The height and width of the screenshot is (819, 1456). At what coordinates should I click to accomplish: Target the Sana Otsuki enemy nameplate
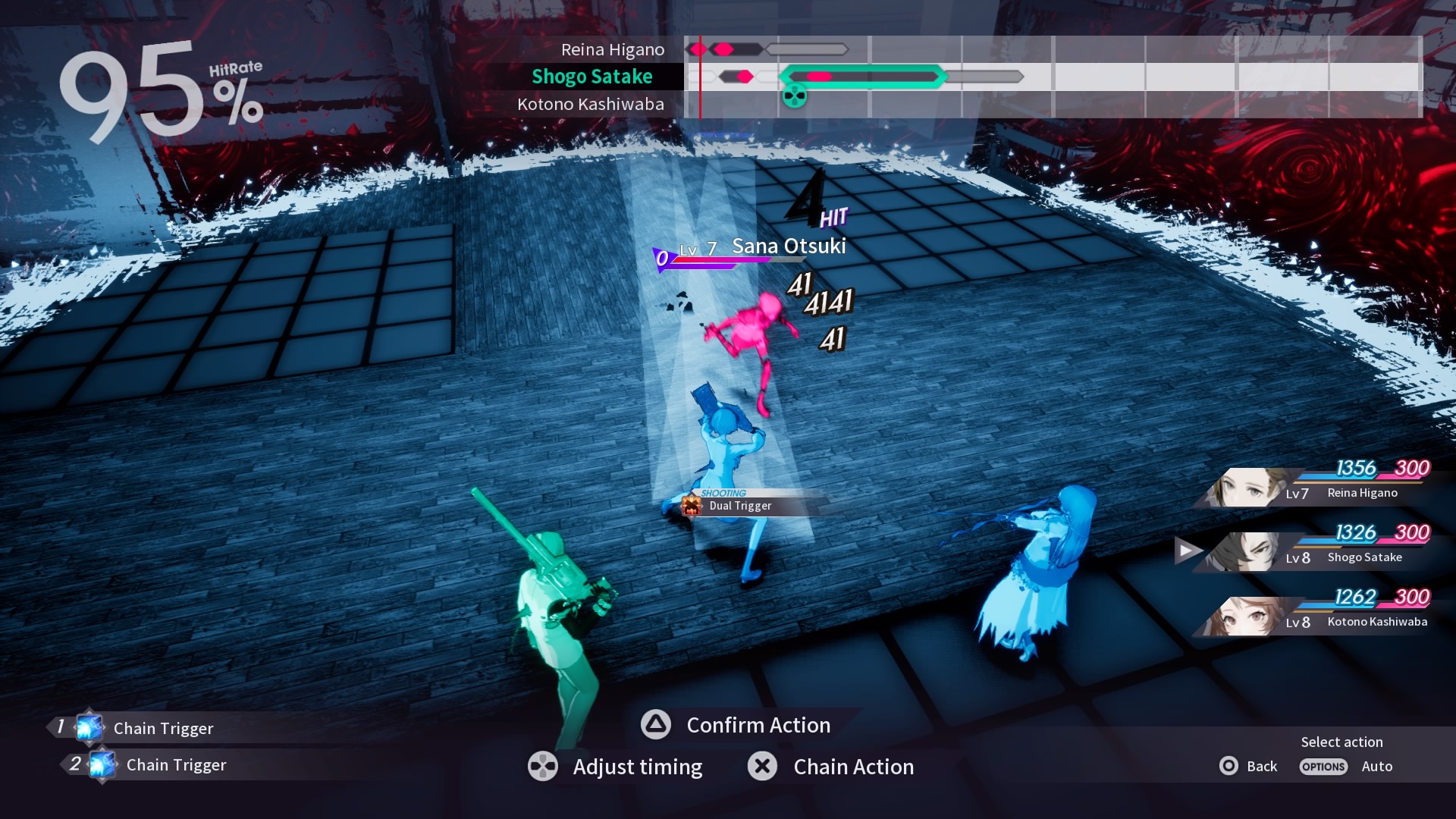pos(788,246)
